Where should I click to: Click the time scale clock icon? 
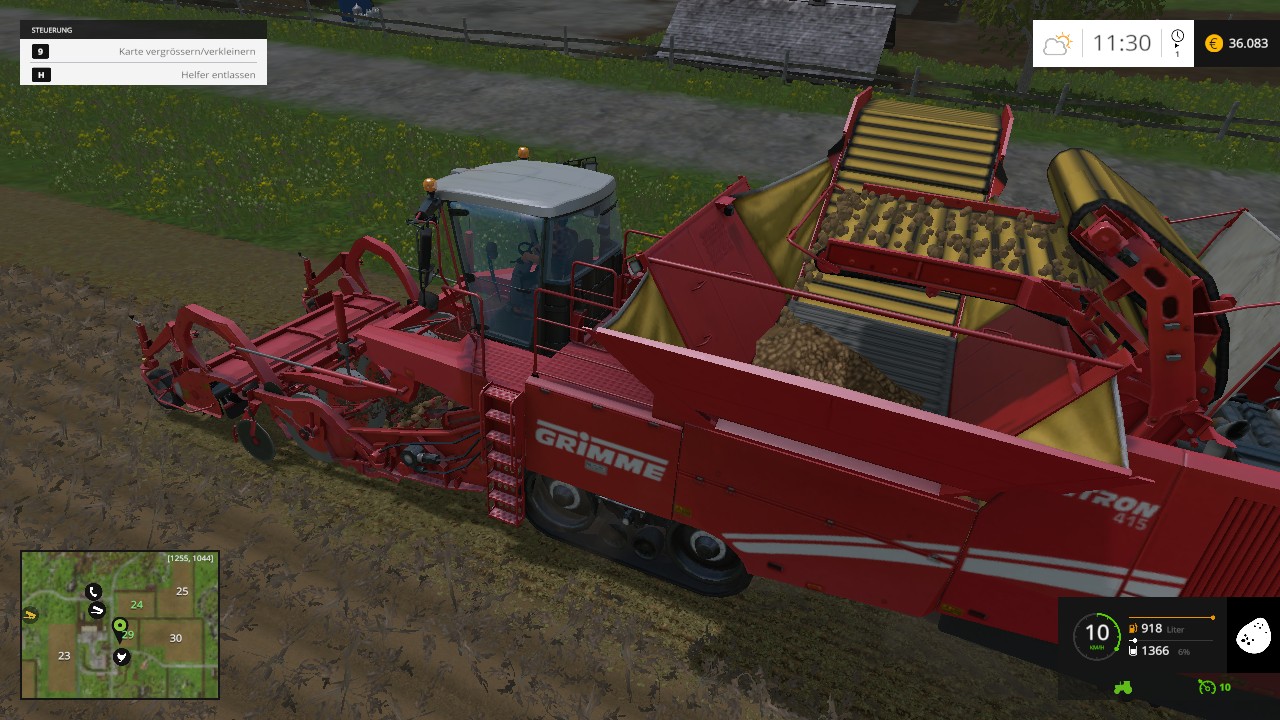pos(1177,37)
